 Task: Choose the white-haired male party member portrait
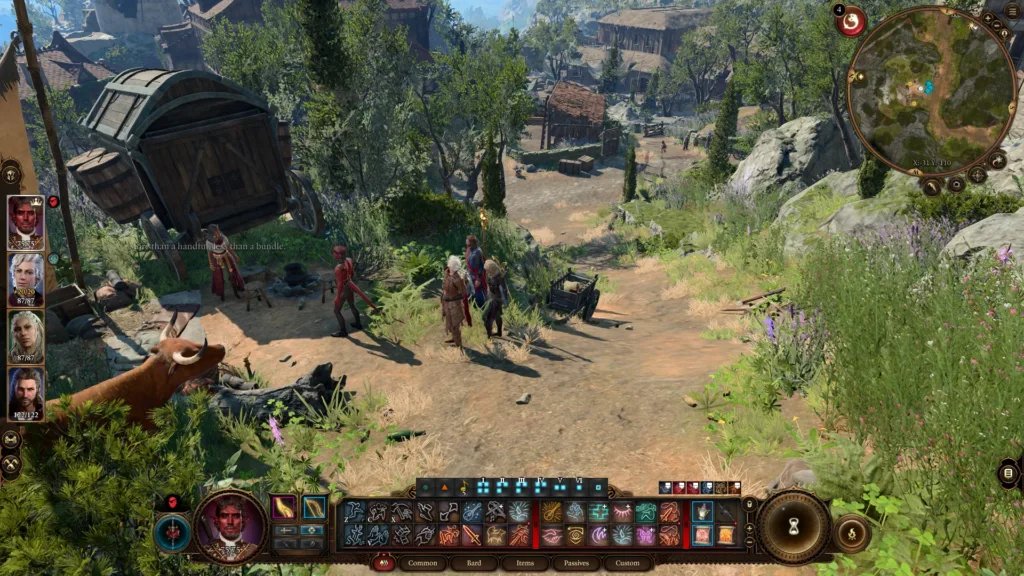(26, 279)
